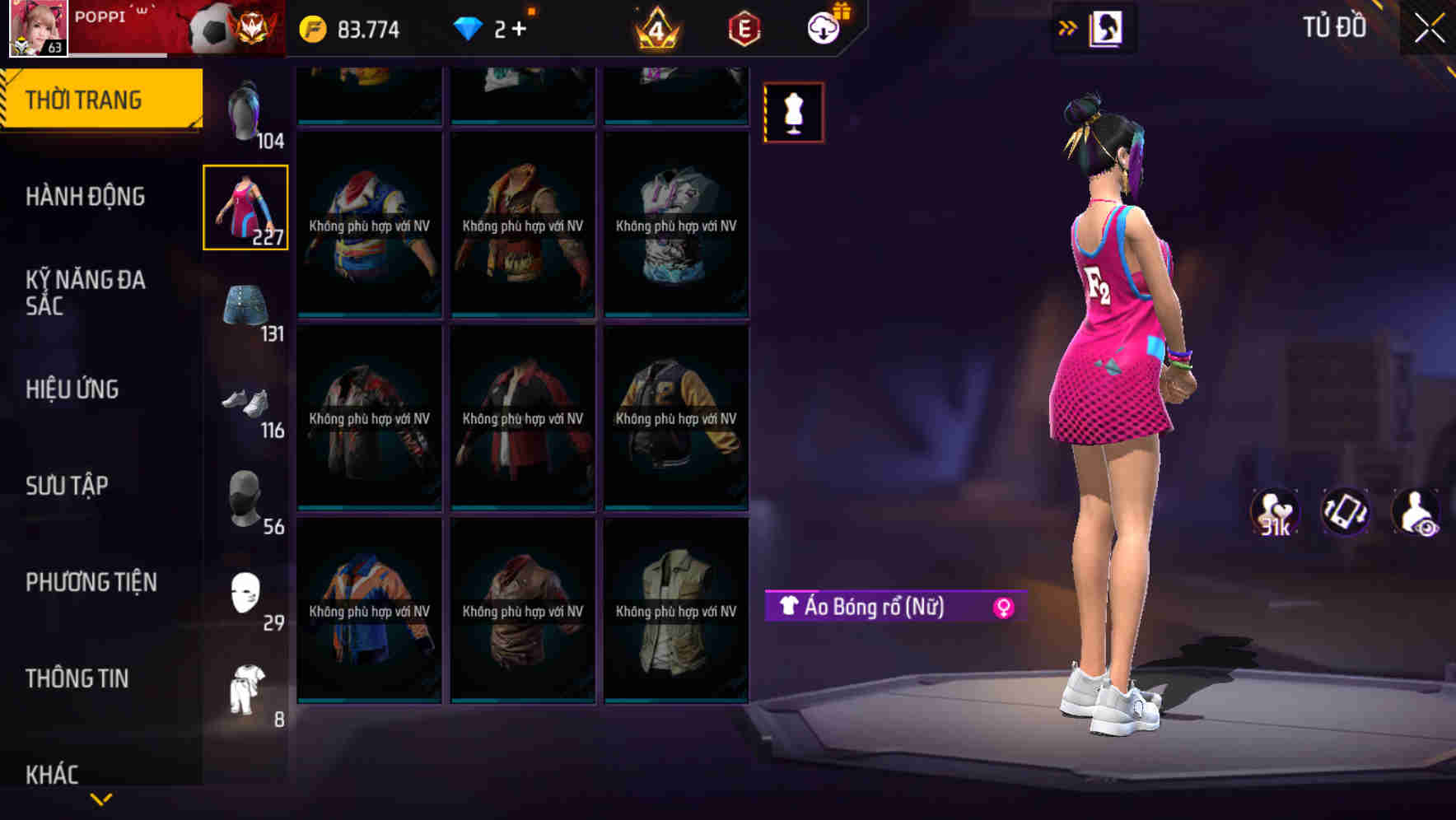This screenshot has width=1456, height=820.
Task: Toggle the female gender symbol on item label
Action: pos(1001,608)
